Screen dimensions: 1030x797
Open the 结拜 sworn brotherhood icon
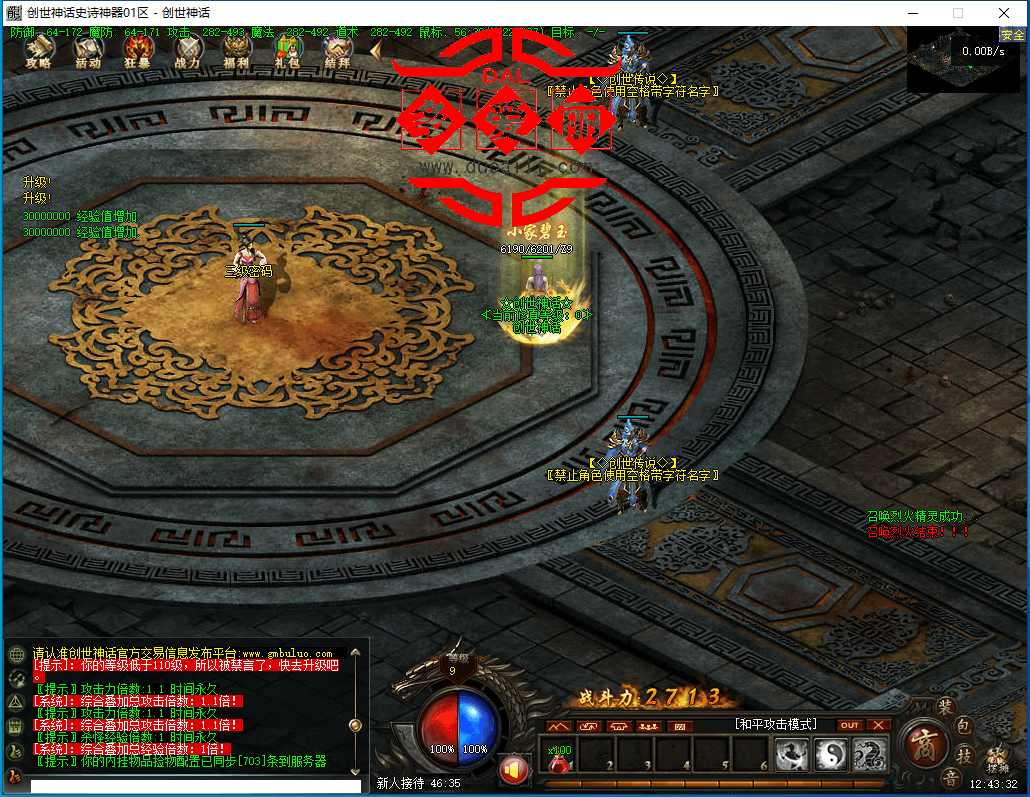[338, 51]
